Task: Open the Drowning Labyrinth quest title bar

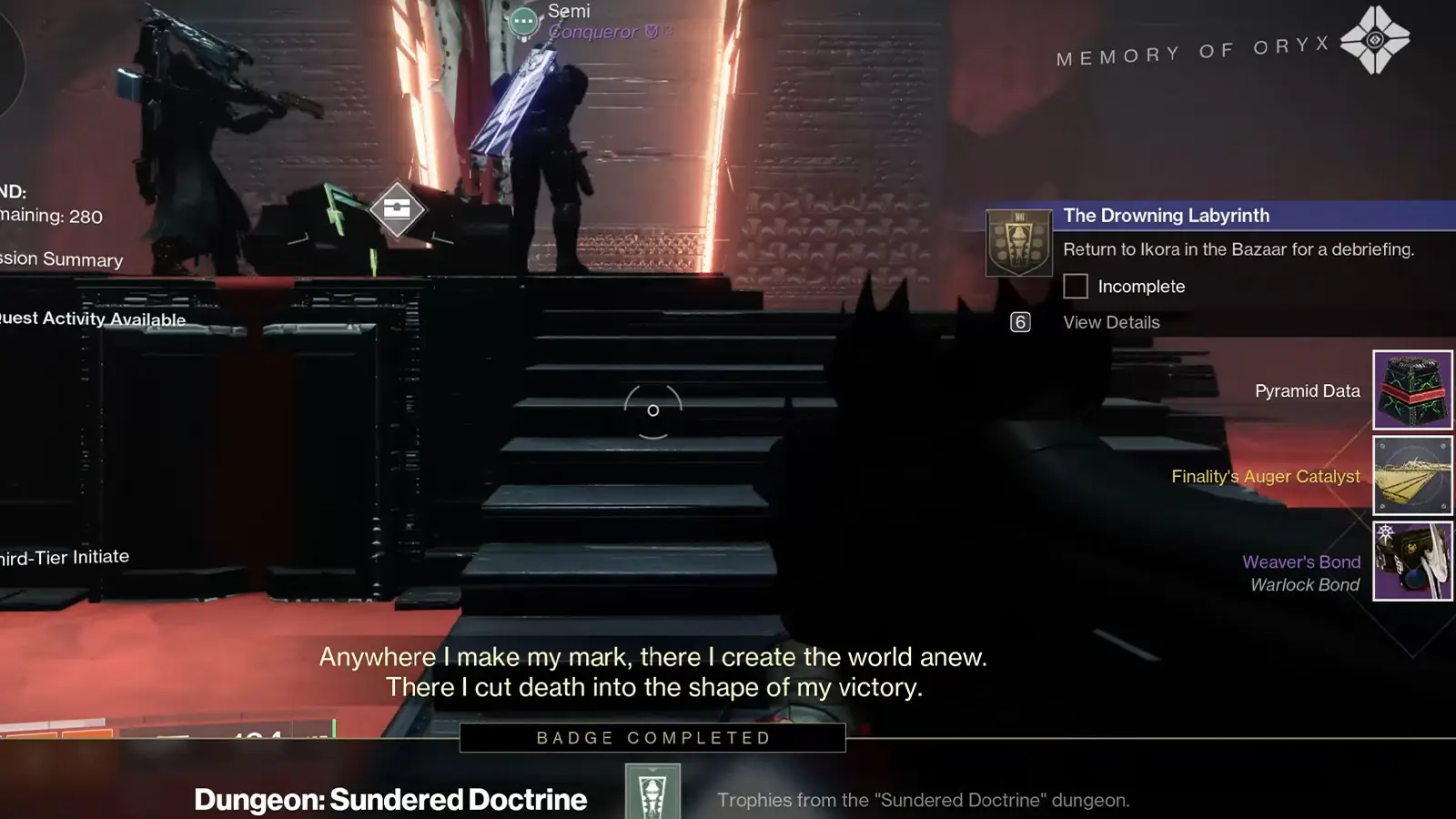Action: click(x=1256, y=216)
